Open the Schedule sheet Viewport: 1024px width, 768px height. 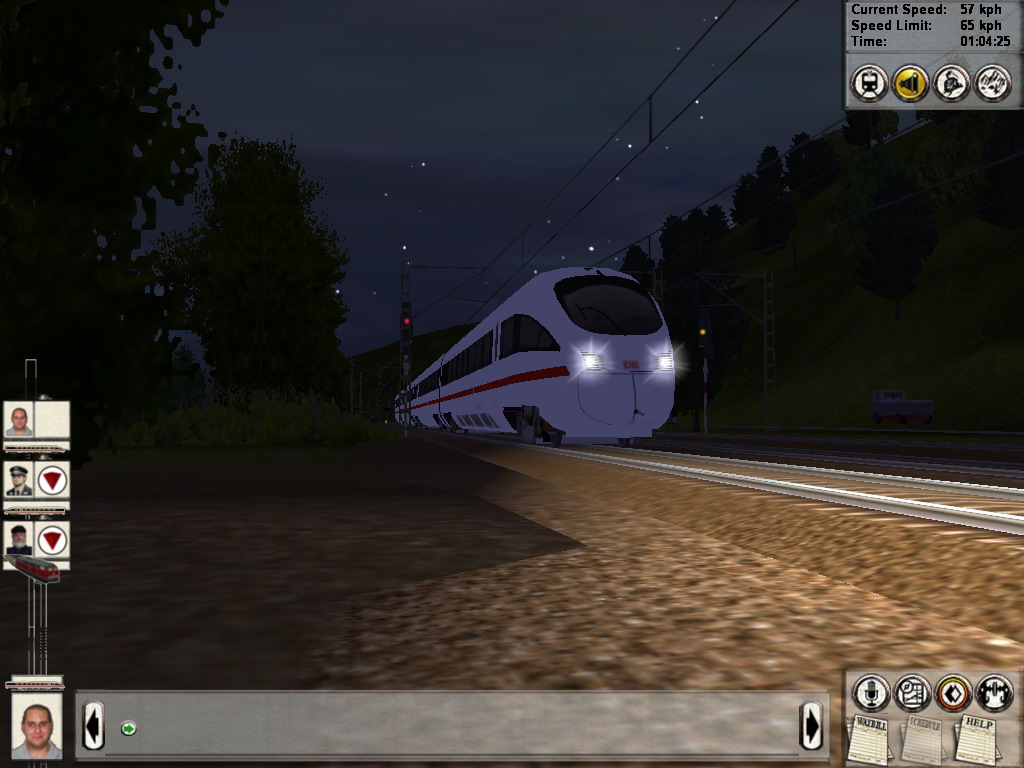click(x=924, y=738)
